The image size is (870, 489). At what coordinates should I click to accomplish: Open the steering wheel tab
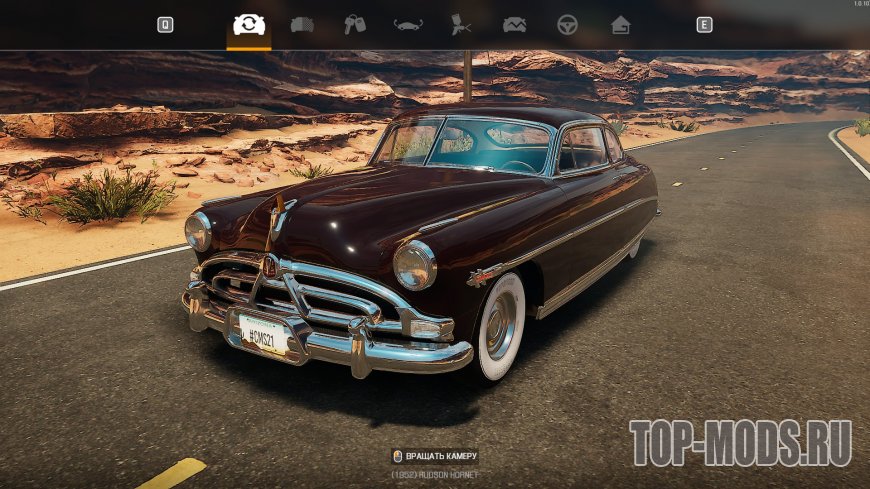tap(567, 25)
